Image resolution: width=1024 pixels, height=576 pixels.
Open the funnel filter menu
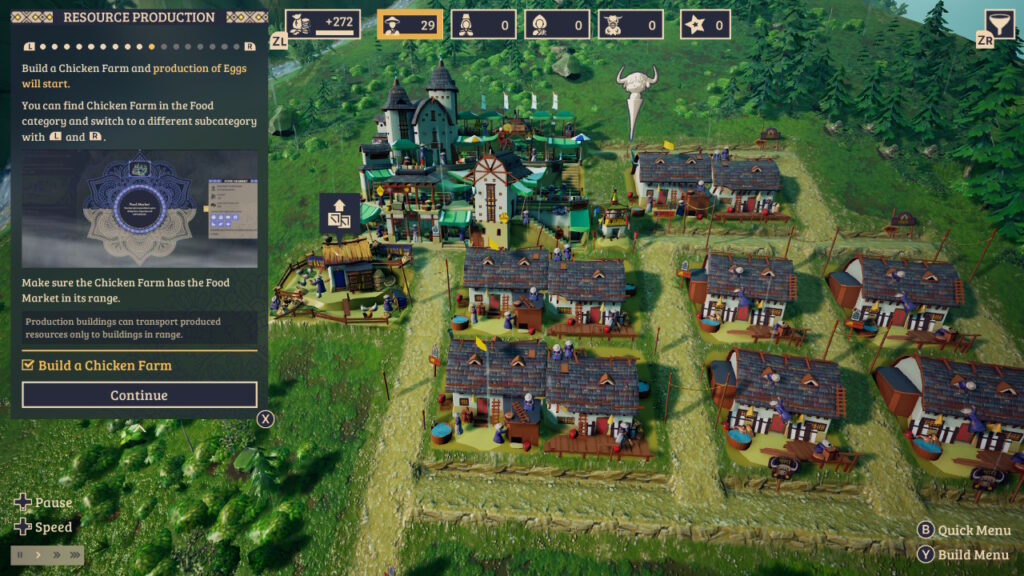pos(999,23)
